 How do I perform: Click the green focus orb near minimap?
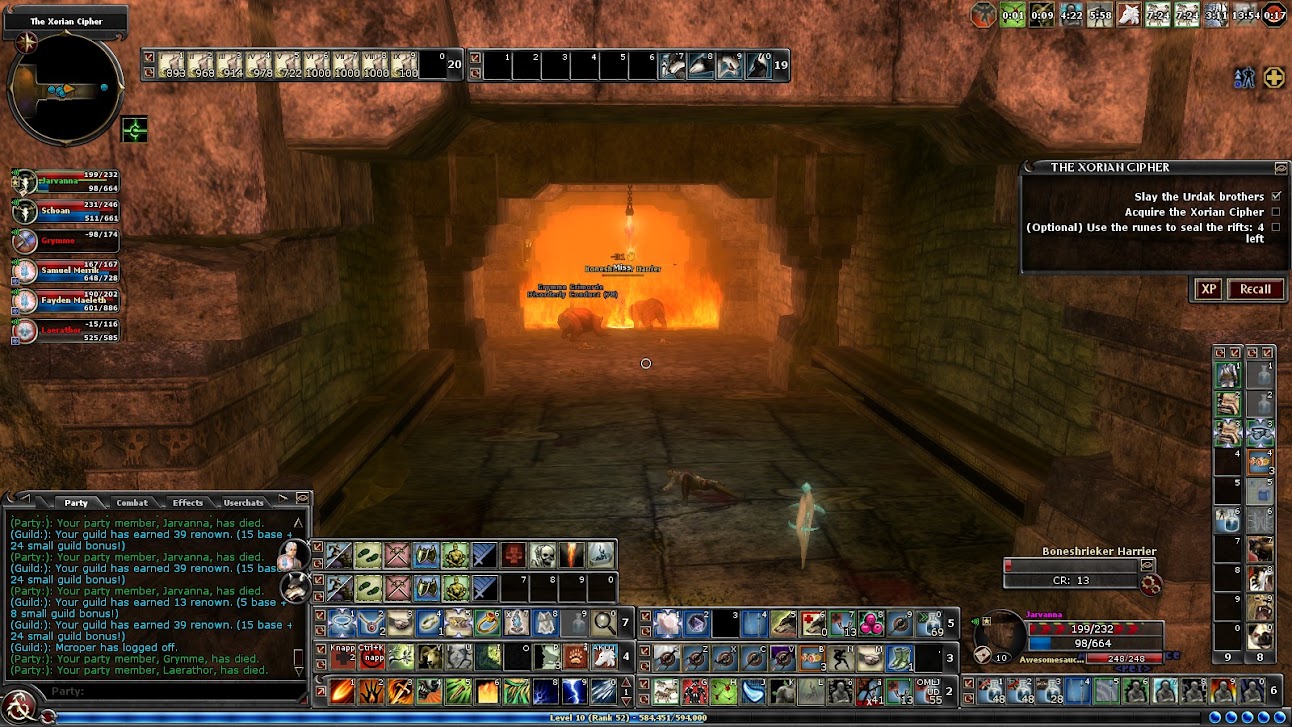coord(134,129)
